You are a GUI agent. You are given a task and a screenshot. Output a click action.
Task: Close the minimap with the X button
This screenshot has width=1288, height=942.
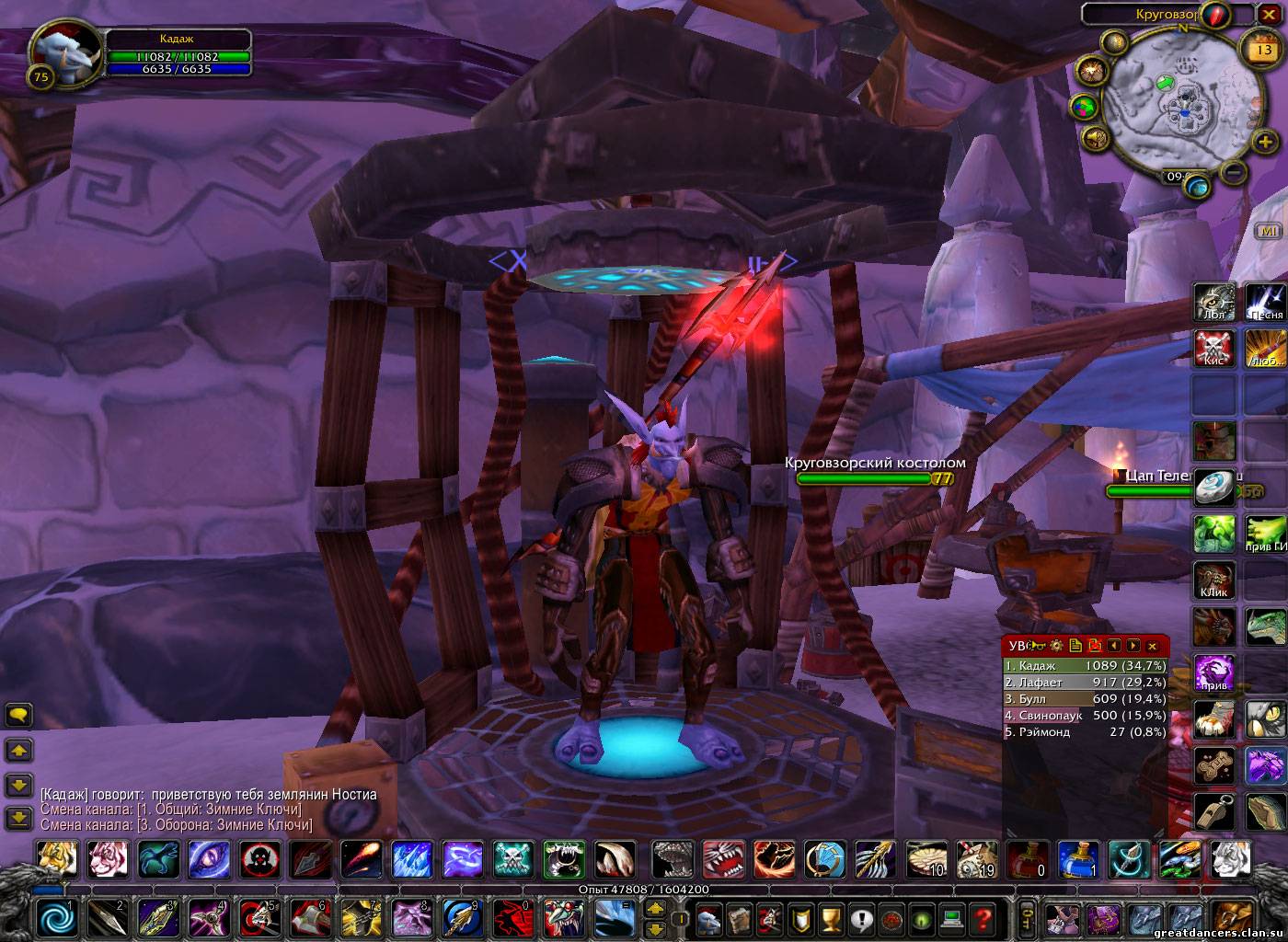tap(1269, 14)
